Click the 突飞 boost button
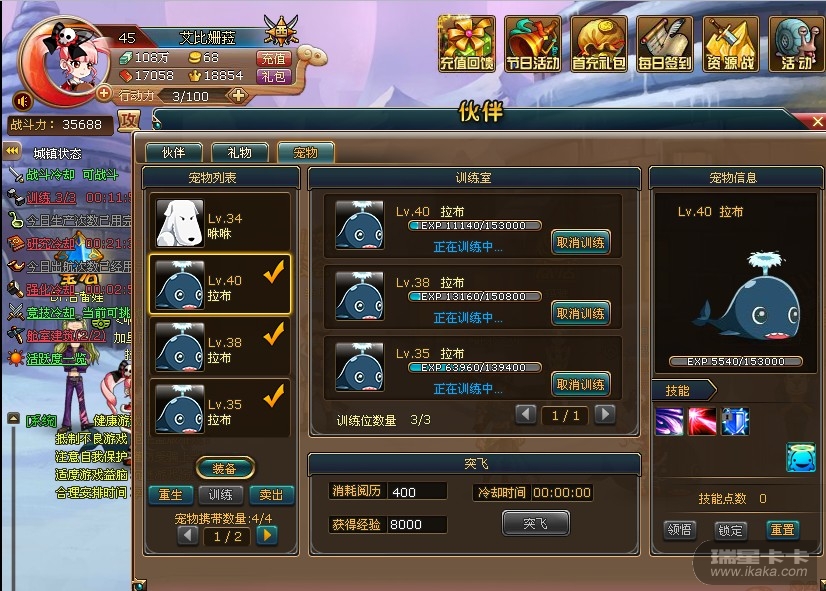The height and width of the screenshot is (591, 826). (x=534, y=523)
